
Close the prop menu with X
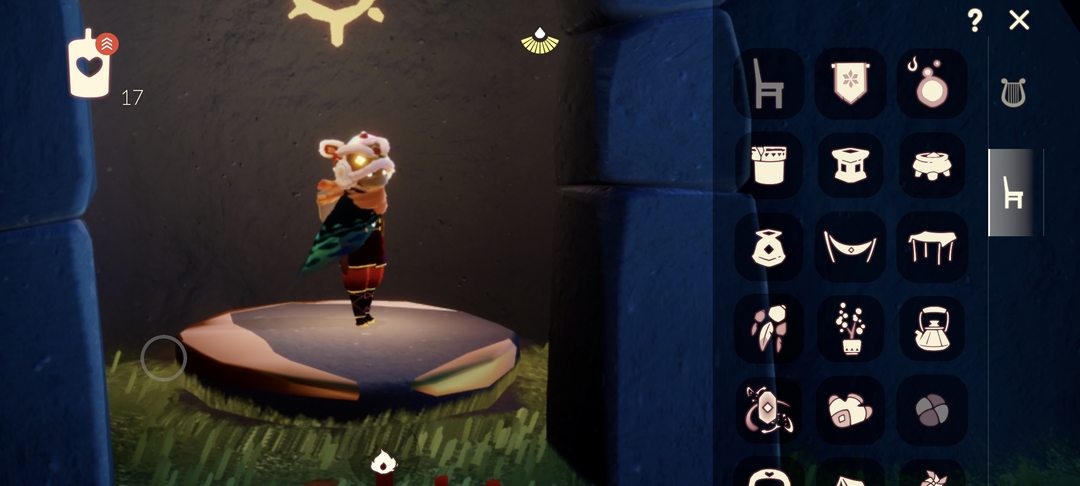(1019, 20)
